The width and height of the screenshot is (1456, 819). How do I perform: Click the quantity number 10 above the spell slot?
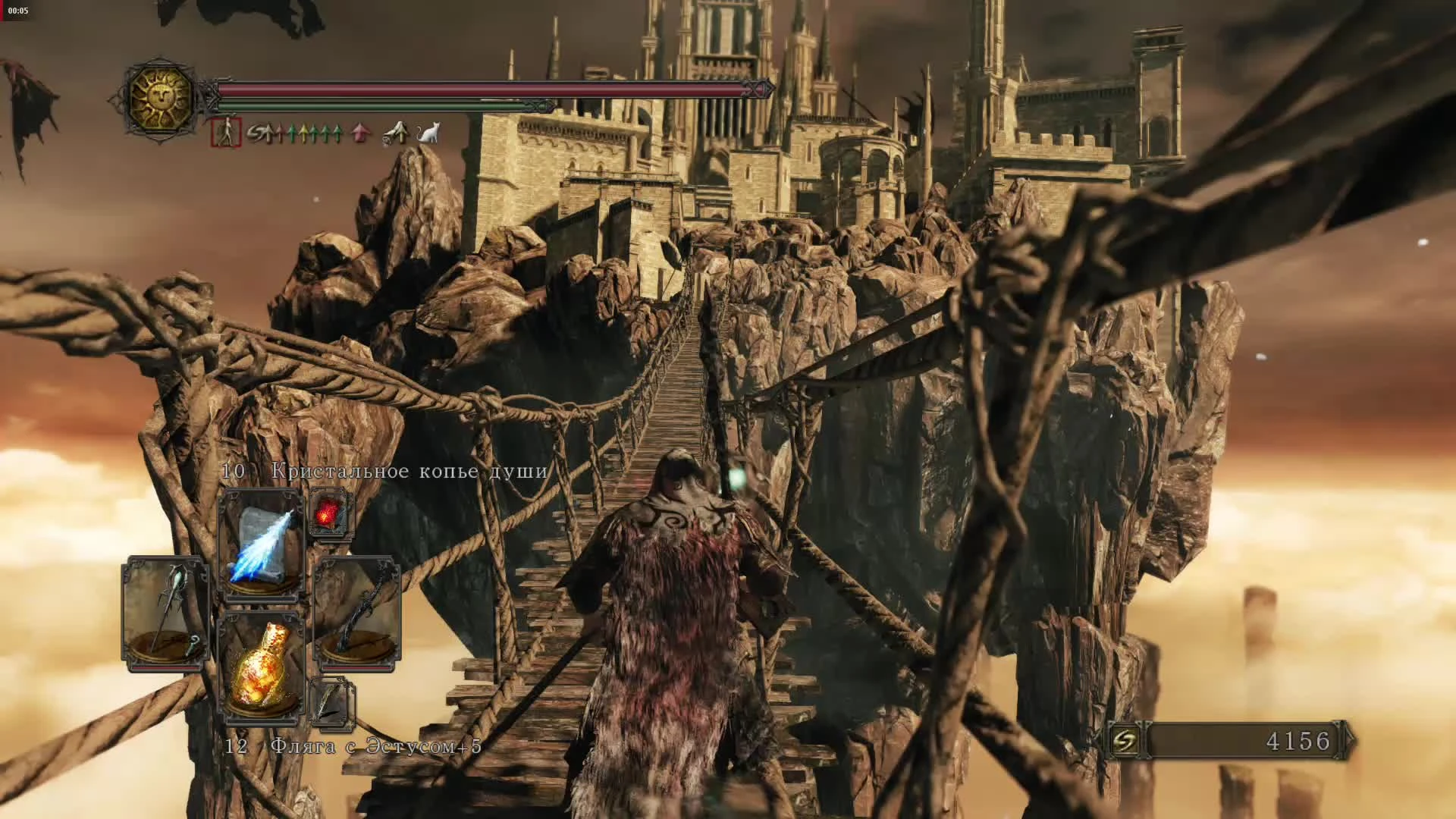point(232,472)
